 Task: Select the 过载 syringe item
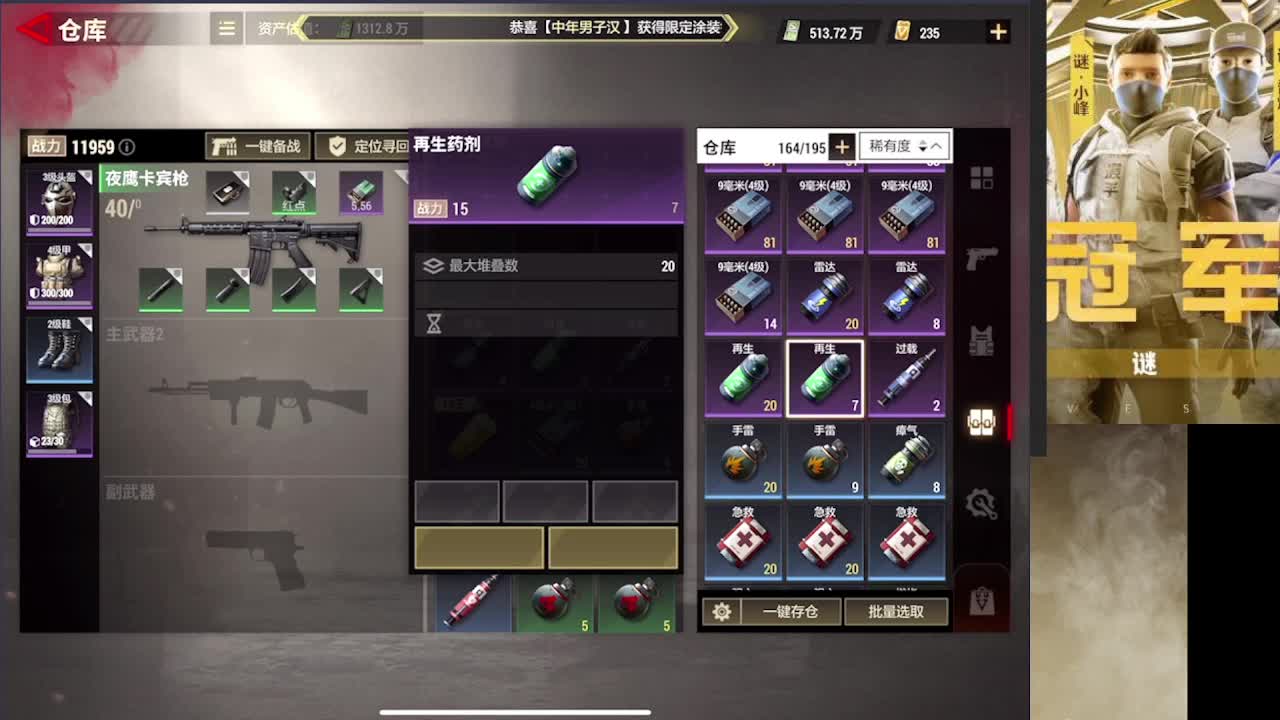coord(907,378)
